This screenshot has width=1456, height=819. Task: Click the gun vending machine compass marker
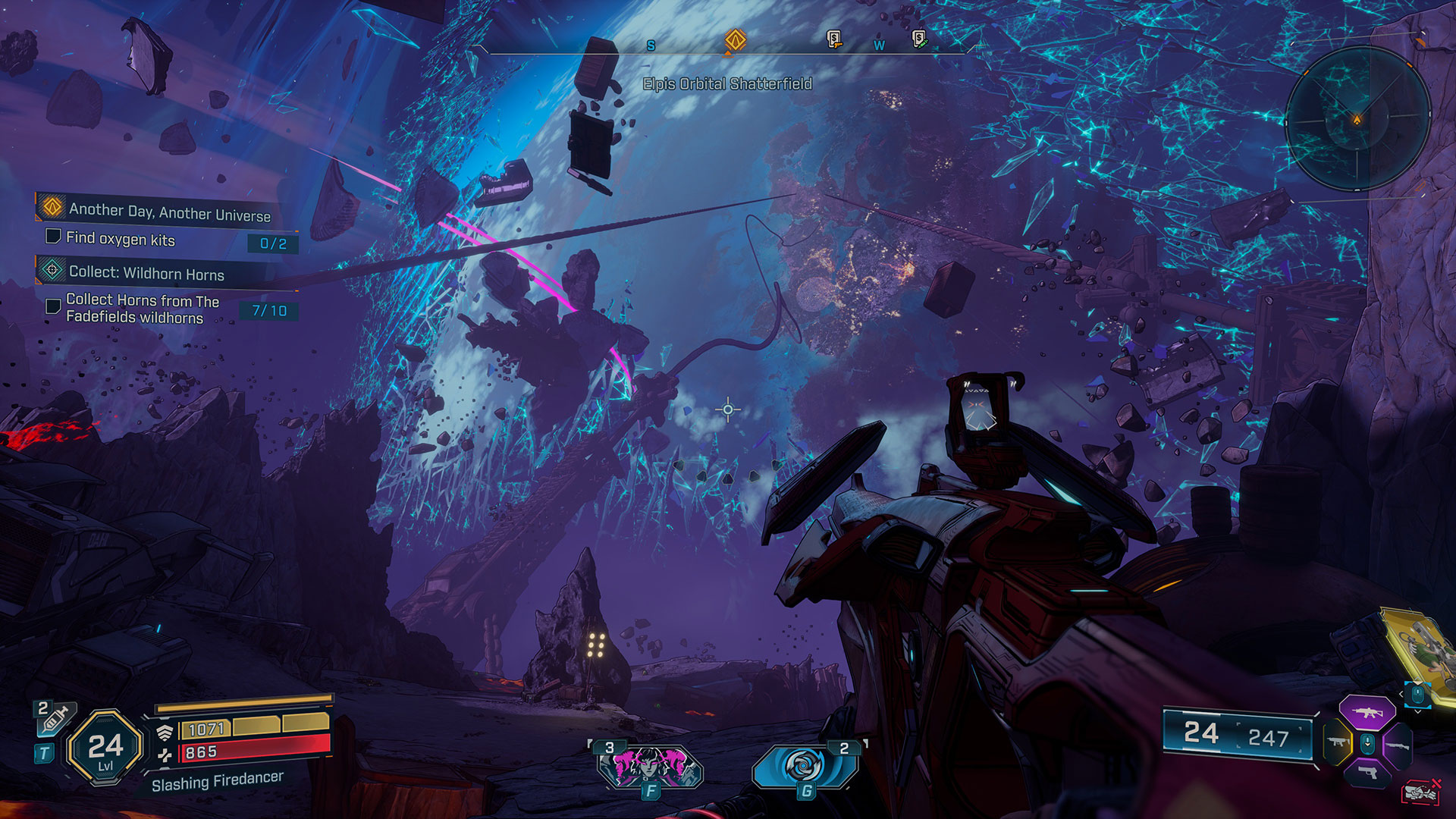tap(833, 39)
